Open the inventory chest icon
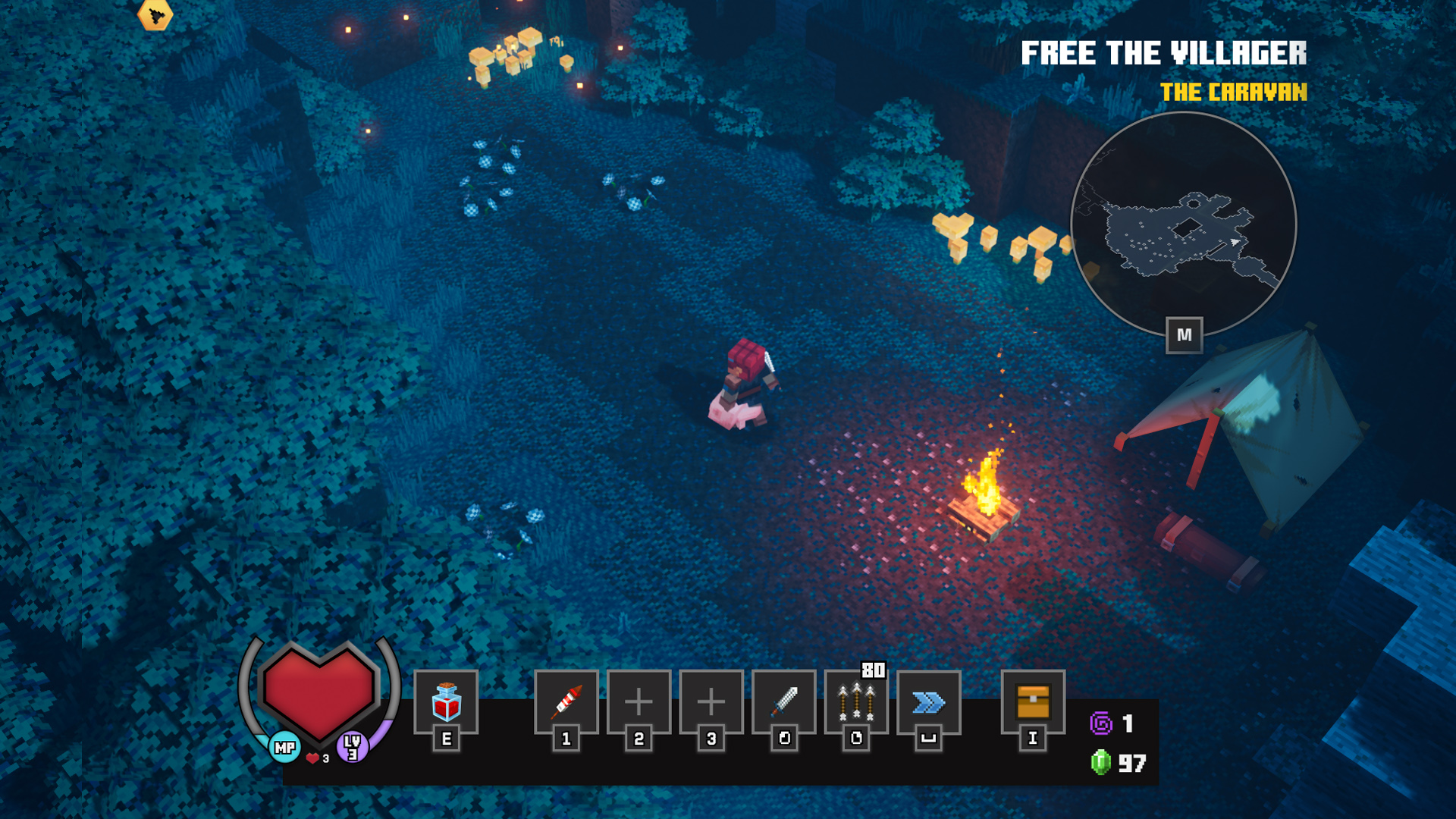Image resolution: width=1456 pixels, height=819 pixels. click(x=1032, y=702)
